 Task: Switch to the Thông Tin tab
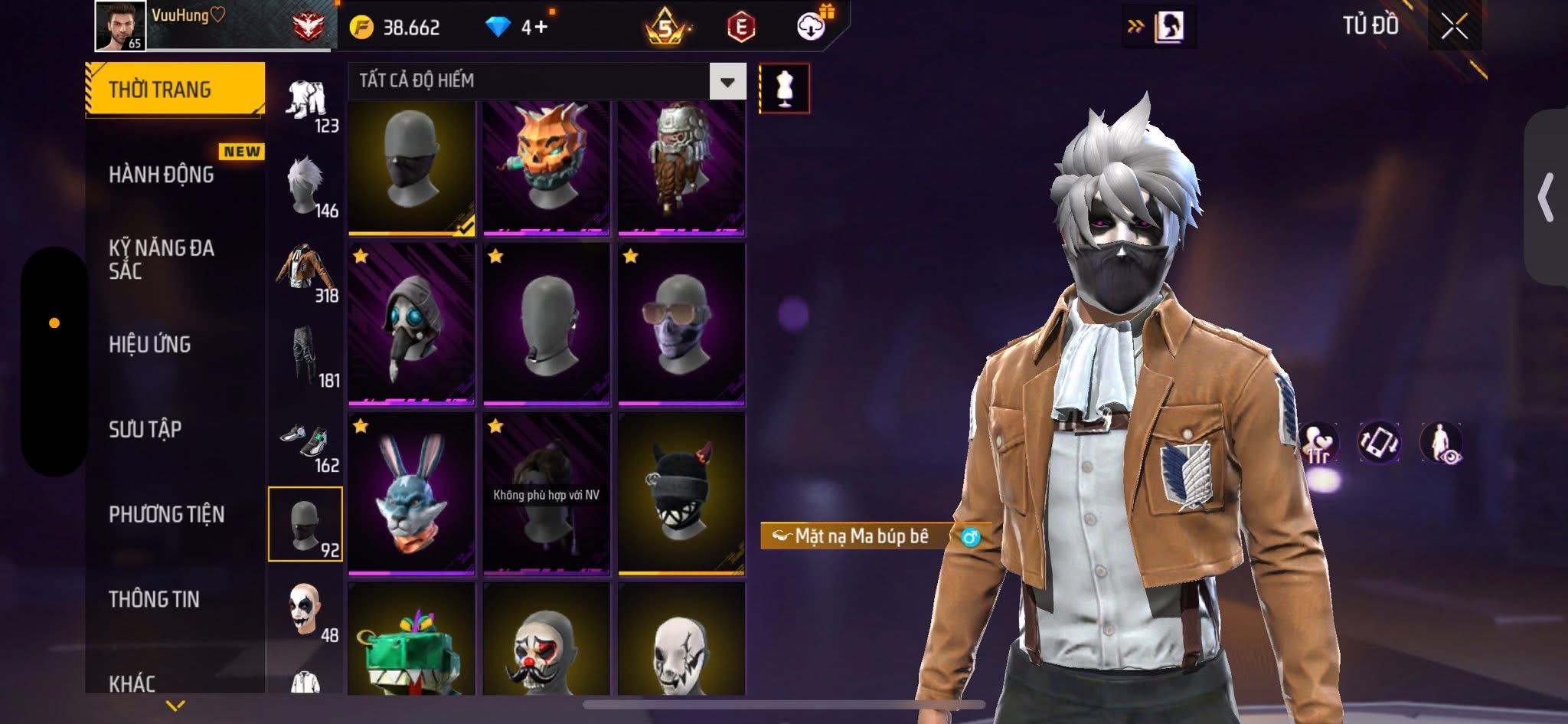point(154,599)
